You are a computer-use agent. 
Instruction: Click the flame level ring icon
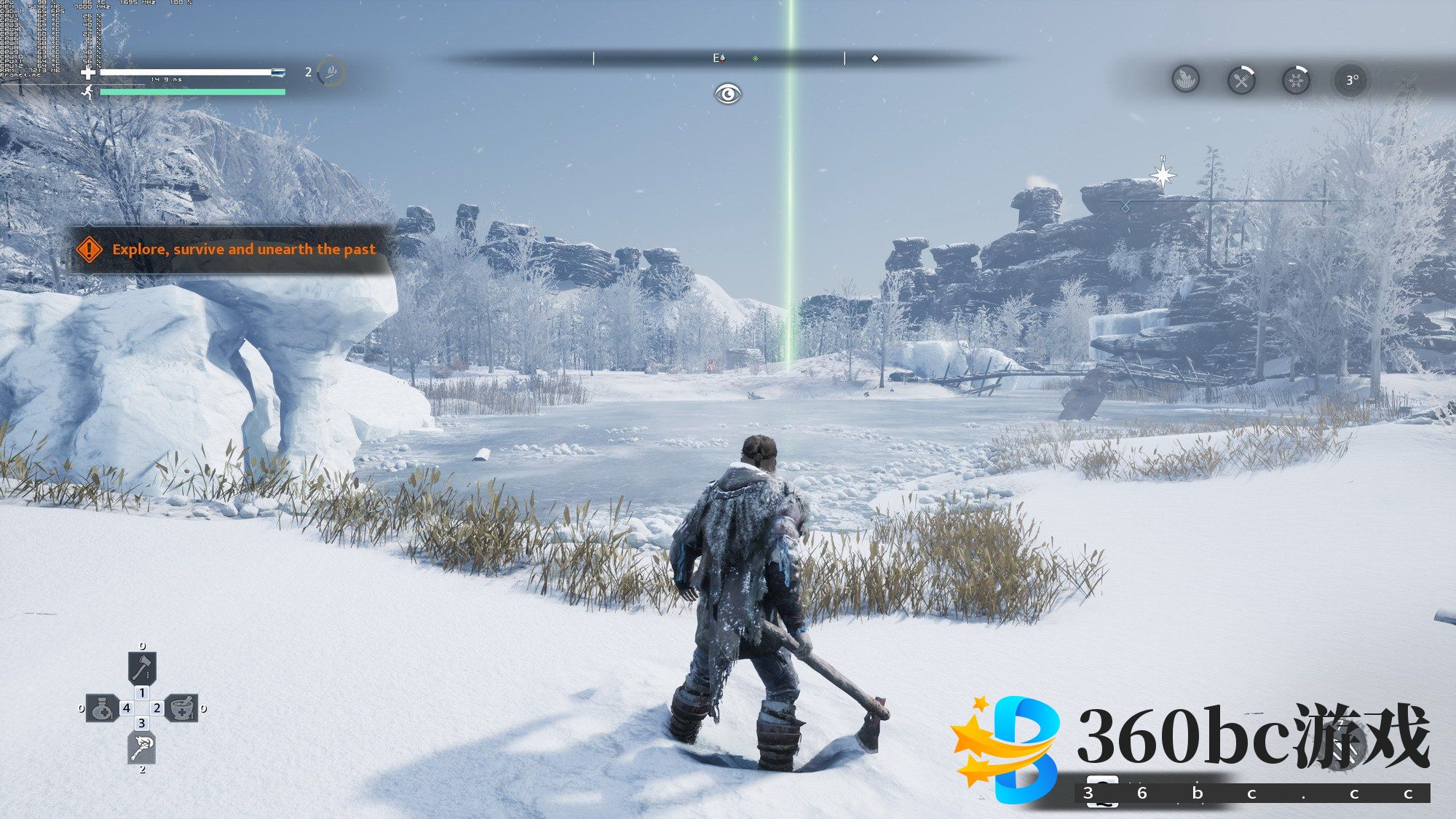click(x=332, y=71)
